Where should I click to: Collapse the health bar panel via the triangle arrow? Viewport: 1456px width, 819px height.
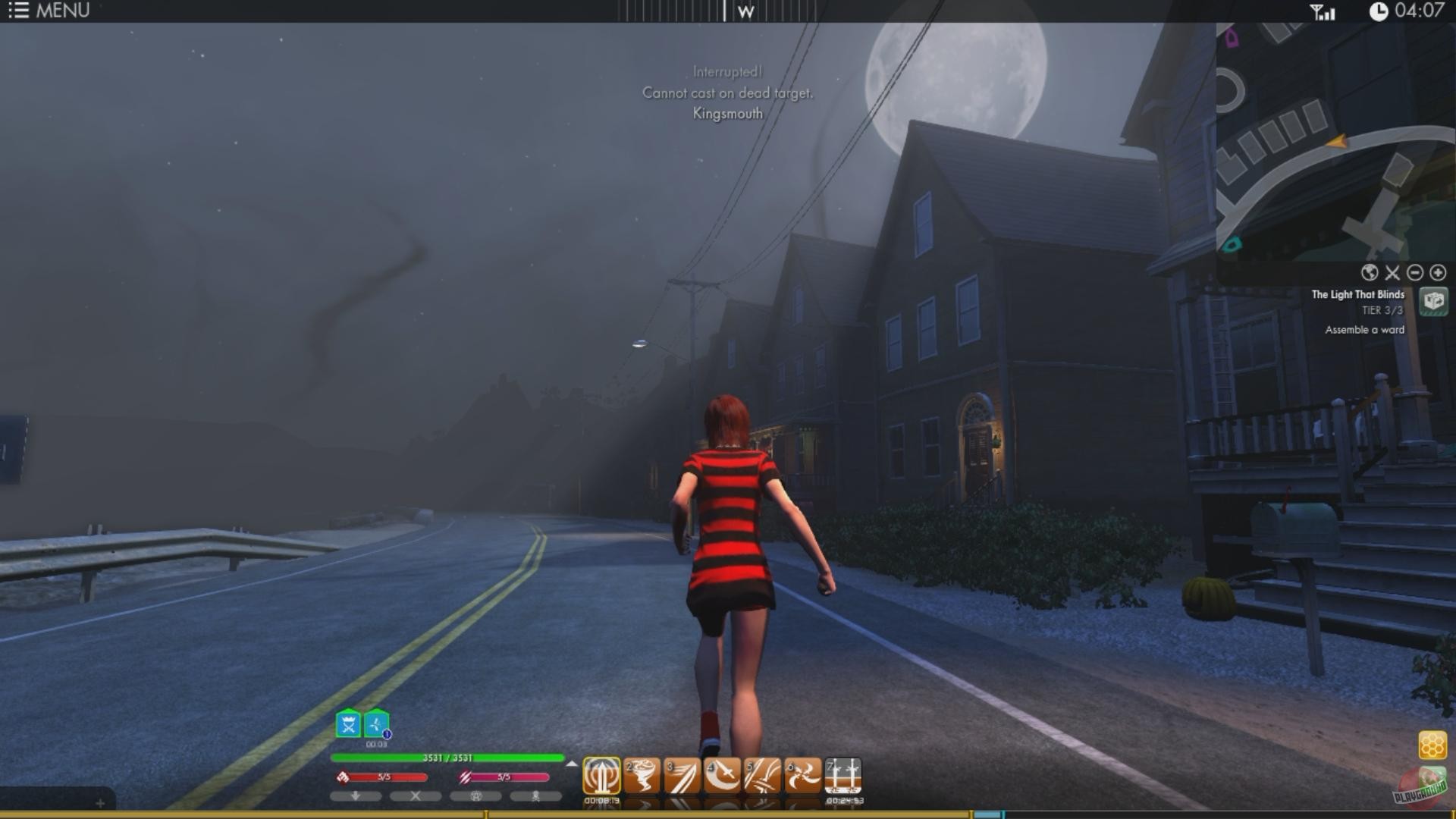tap(573, 764)
